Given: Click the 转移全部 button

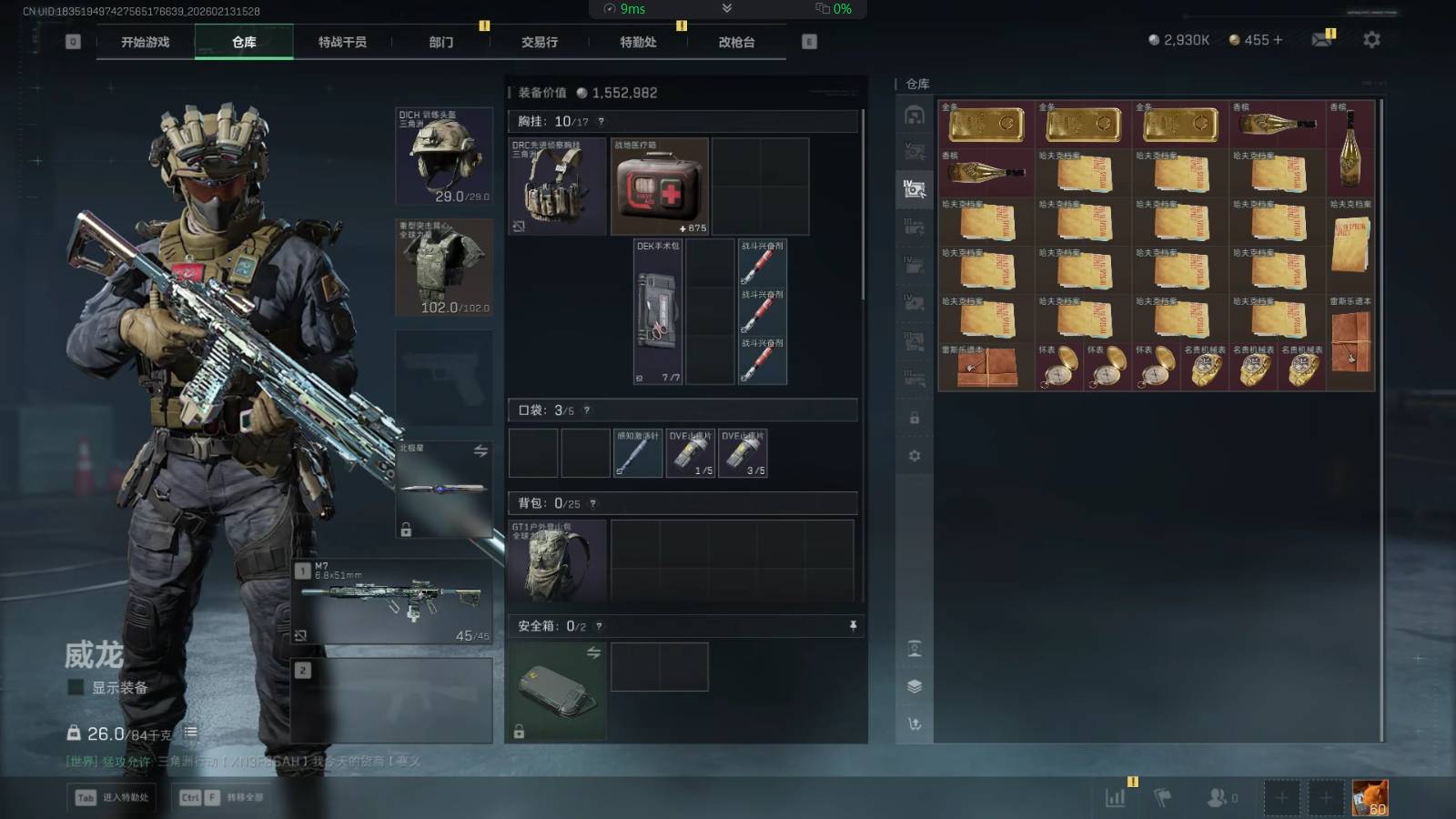Looking at the screenshot, I should 222,798.
